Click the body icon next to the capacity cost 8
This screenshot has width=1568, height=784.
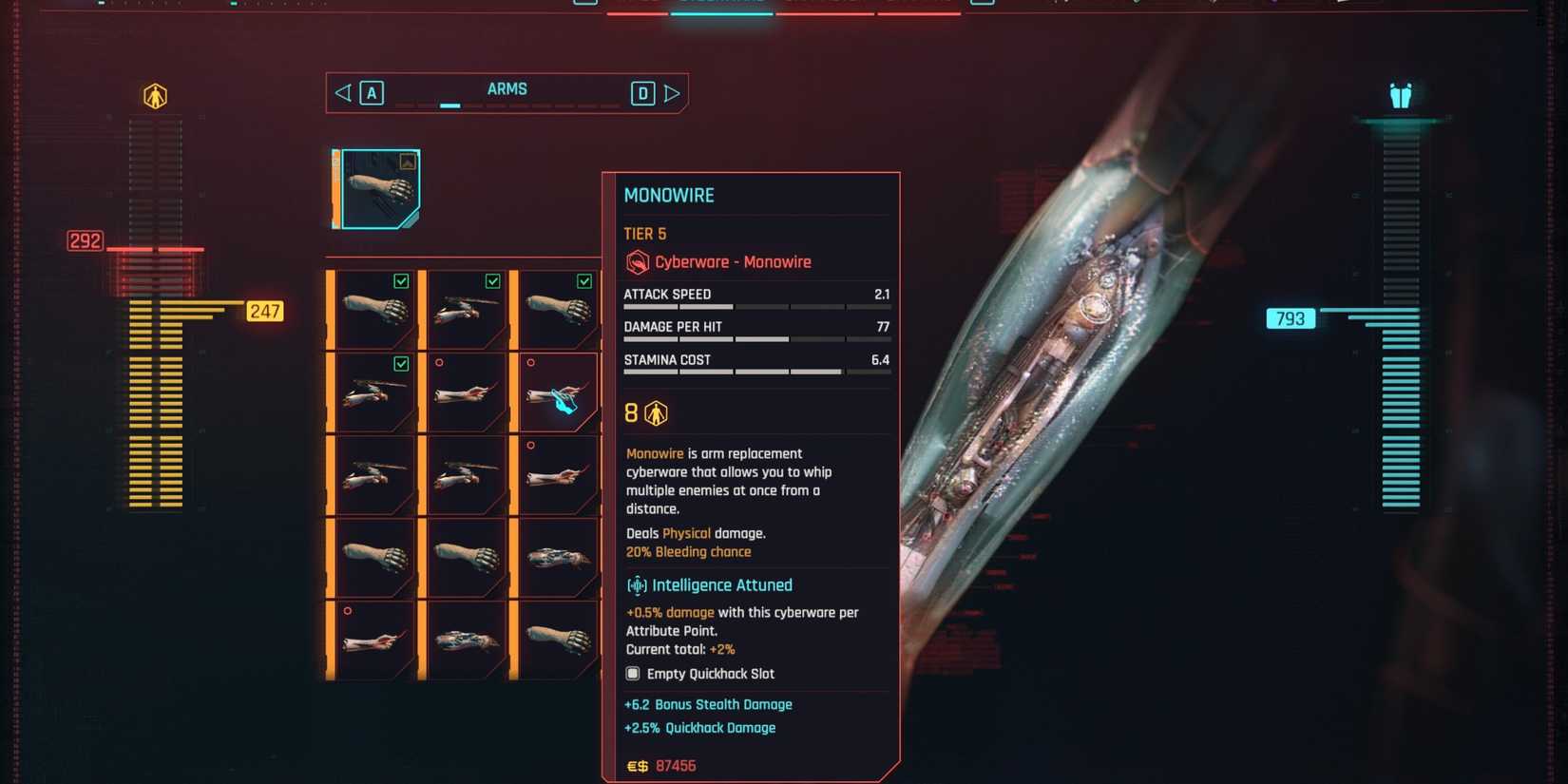655,412
